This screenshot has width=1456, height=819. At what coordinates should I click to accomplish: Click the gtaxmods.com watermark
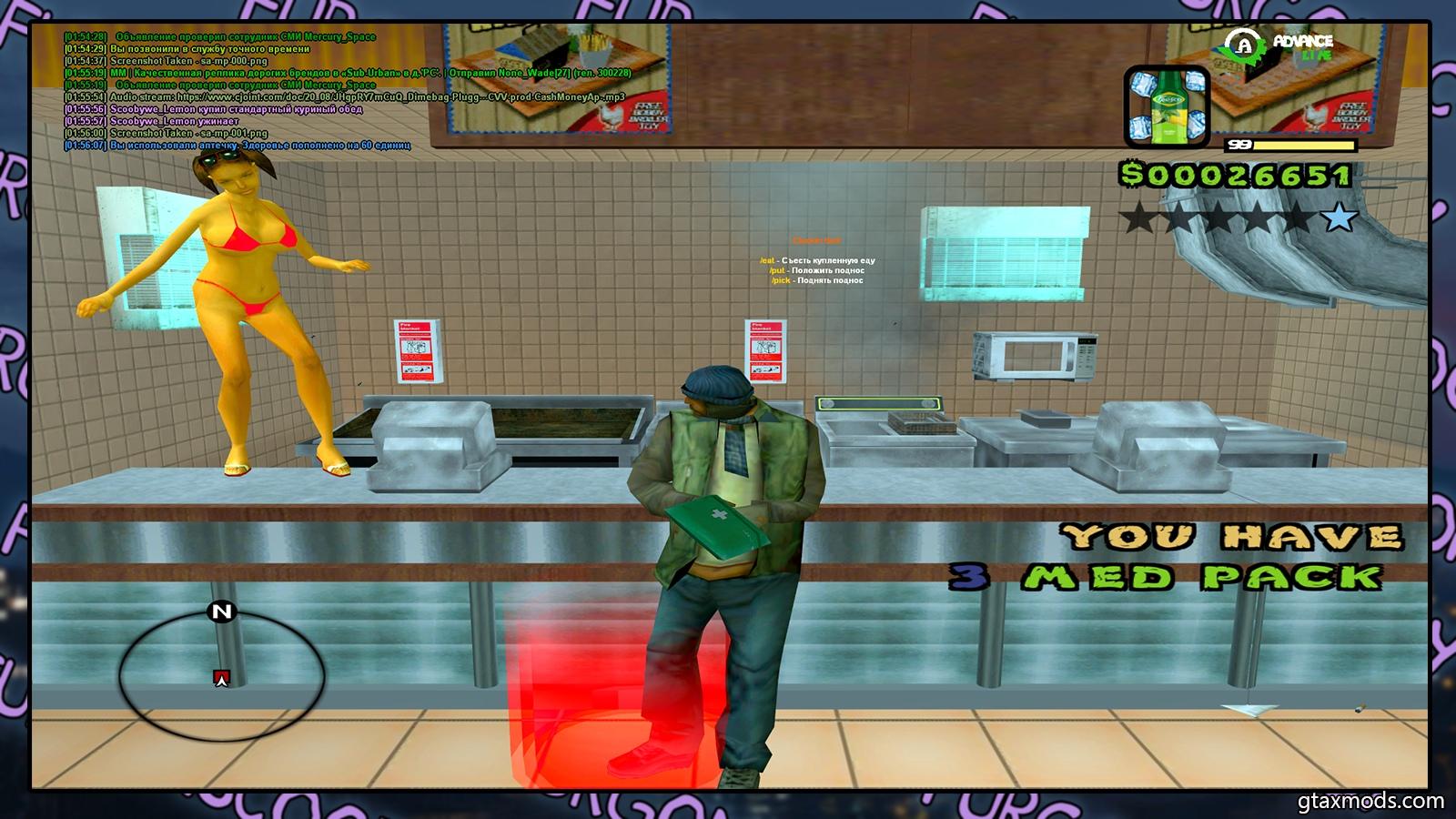coord(1370,802)
